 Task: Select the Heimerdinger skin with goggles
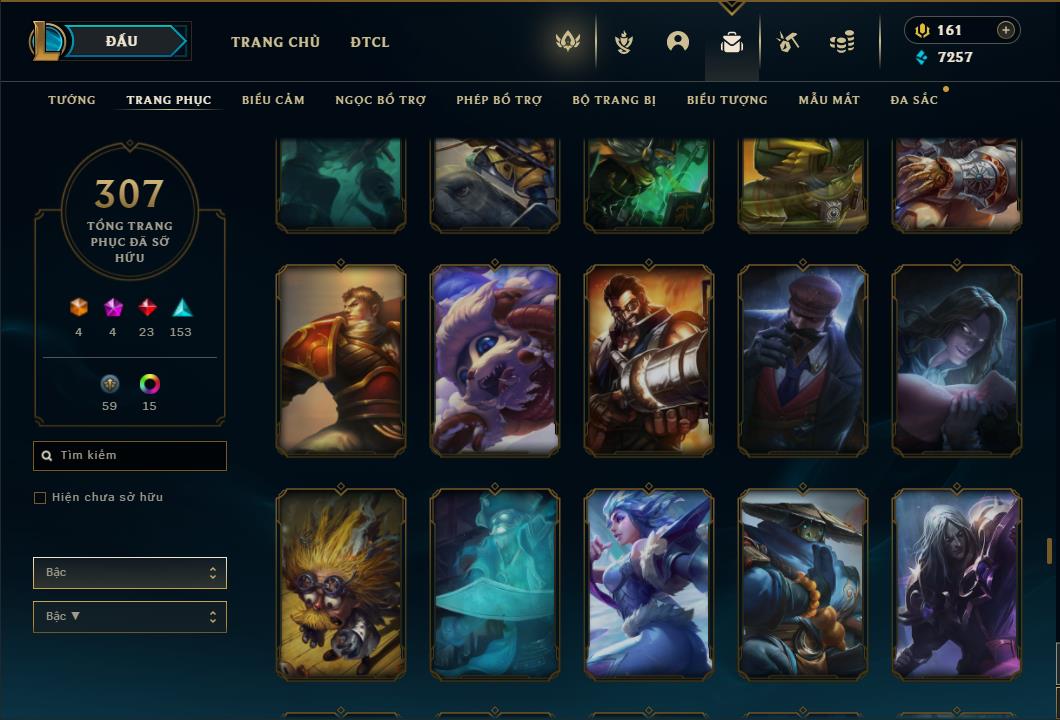[x=341, y=584]
